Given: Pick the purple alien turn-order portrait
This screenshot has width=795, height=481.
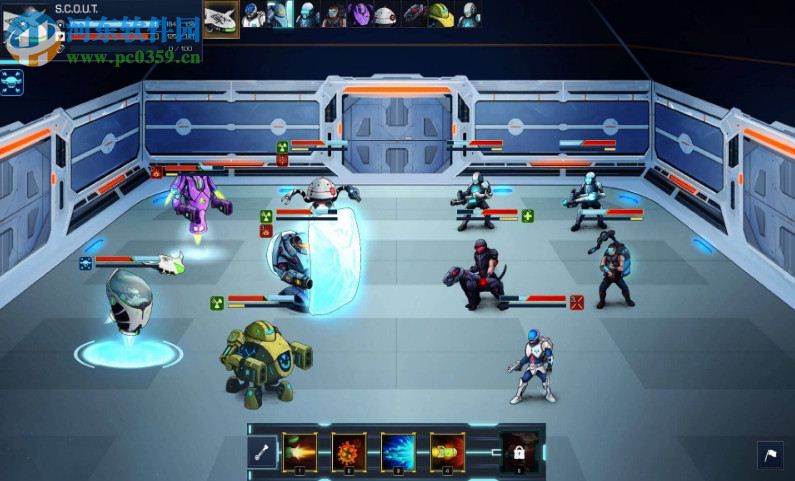Looking at the screenshot, I should tap(360, 14).
